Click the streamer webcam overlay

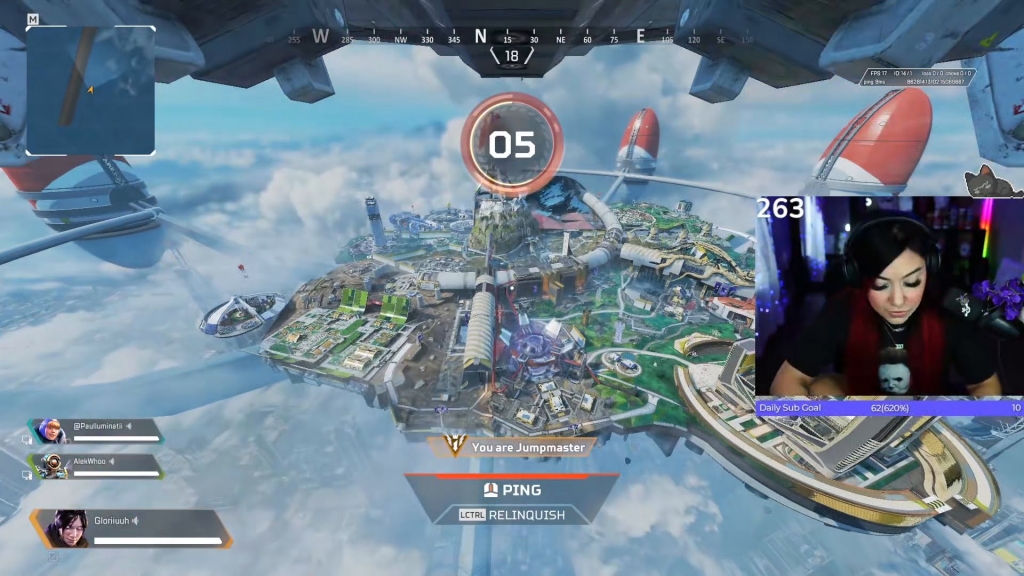889,296
